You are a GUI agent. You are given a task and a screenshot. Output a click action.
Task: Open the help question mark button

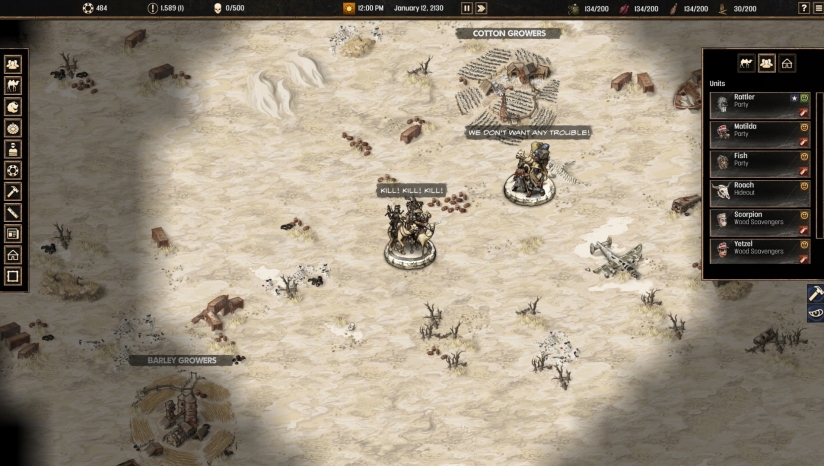point(803,8)
